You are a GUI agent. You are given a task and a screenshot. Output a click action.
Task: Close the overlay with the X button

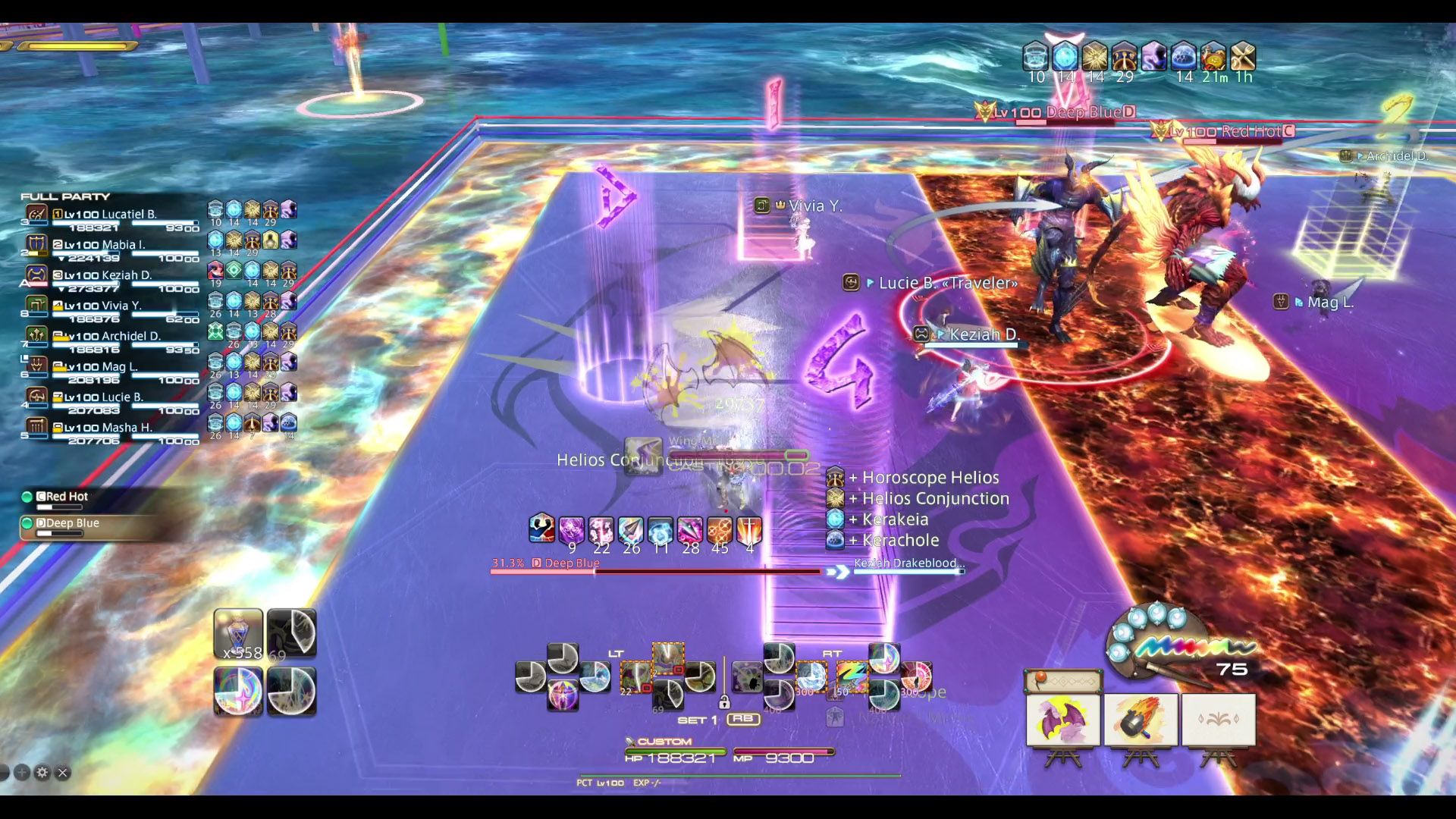click(63, 773)
